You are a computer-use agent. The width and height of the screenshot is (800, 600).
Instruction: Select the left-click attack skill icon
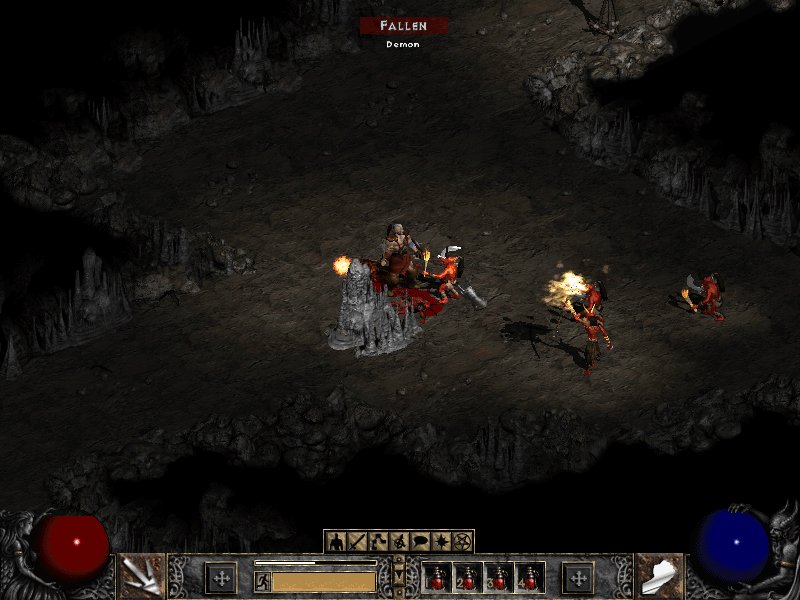point(141,577)
